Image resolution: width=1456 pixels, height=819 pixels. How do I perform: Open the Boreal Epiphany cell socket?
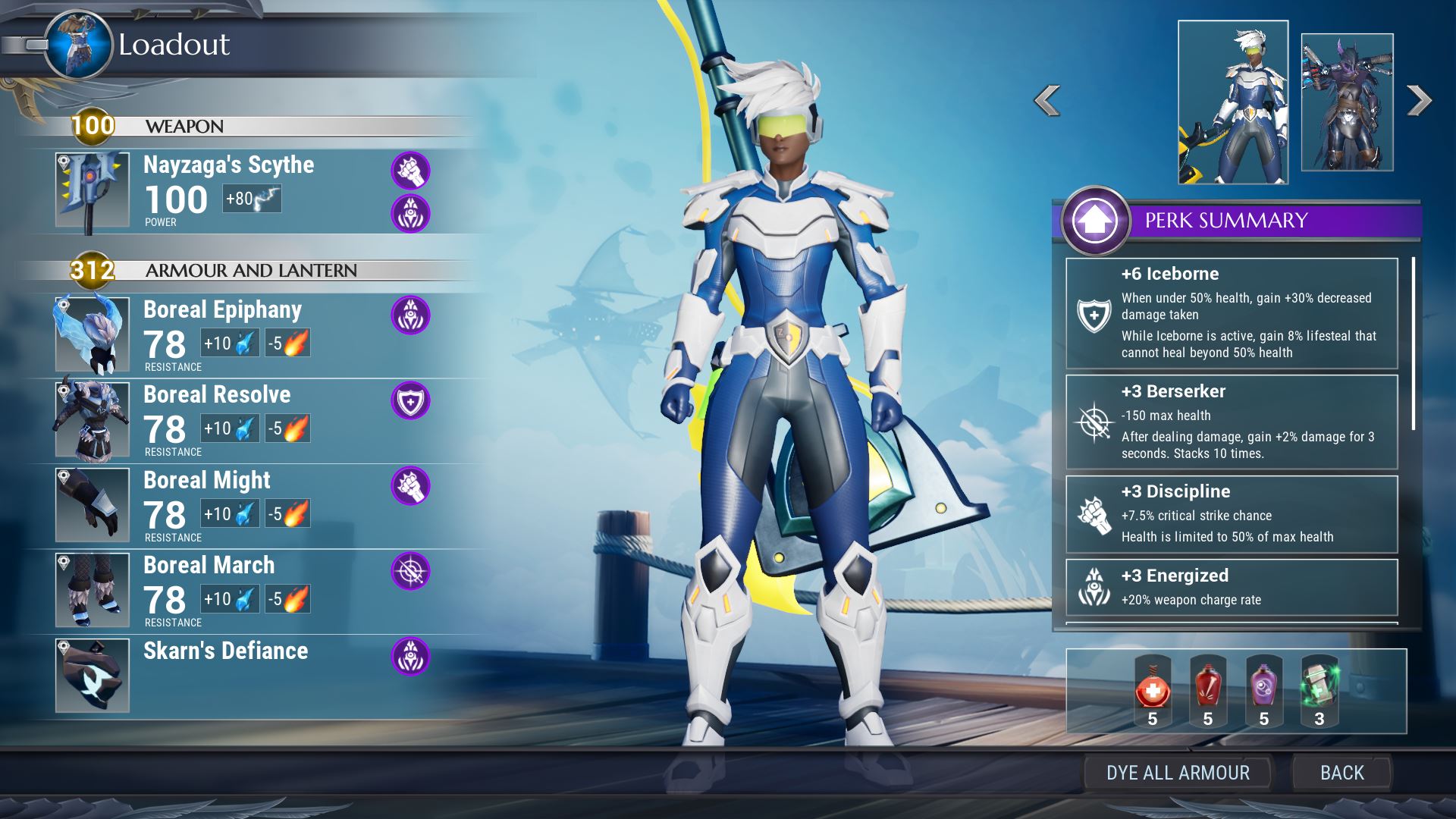410,315
